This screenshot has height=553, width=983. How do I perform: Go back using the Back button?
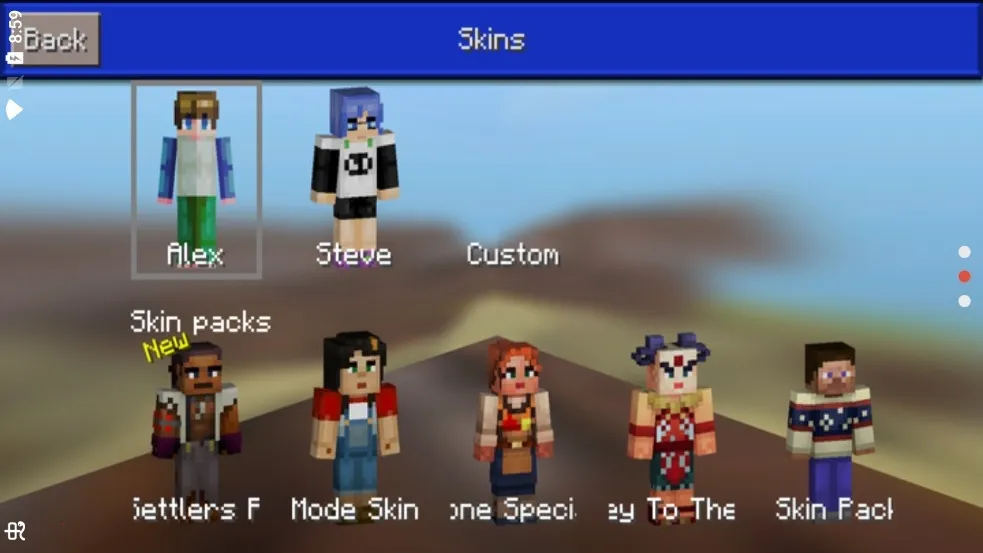click(58, 40)
